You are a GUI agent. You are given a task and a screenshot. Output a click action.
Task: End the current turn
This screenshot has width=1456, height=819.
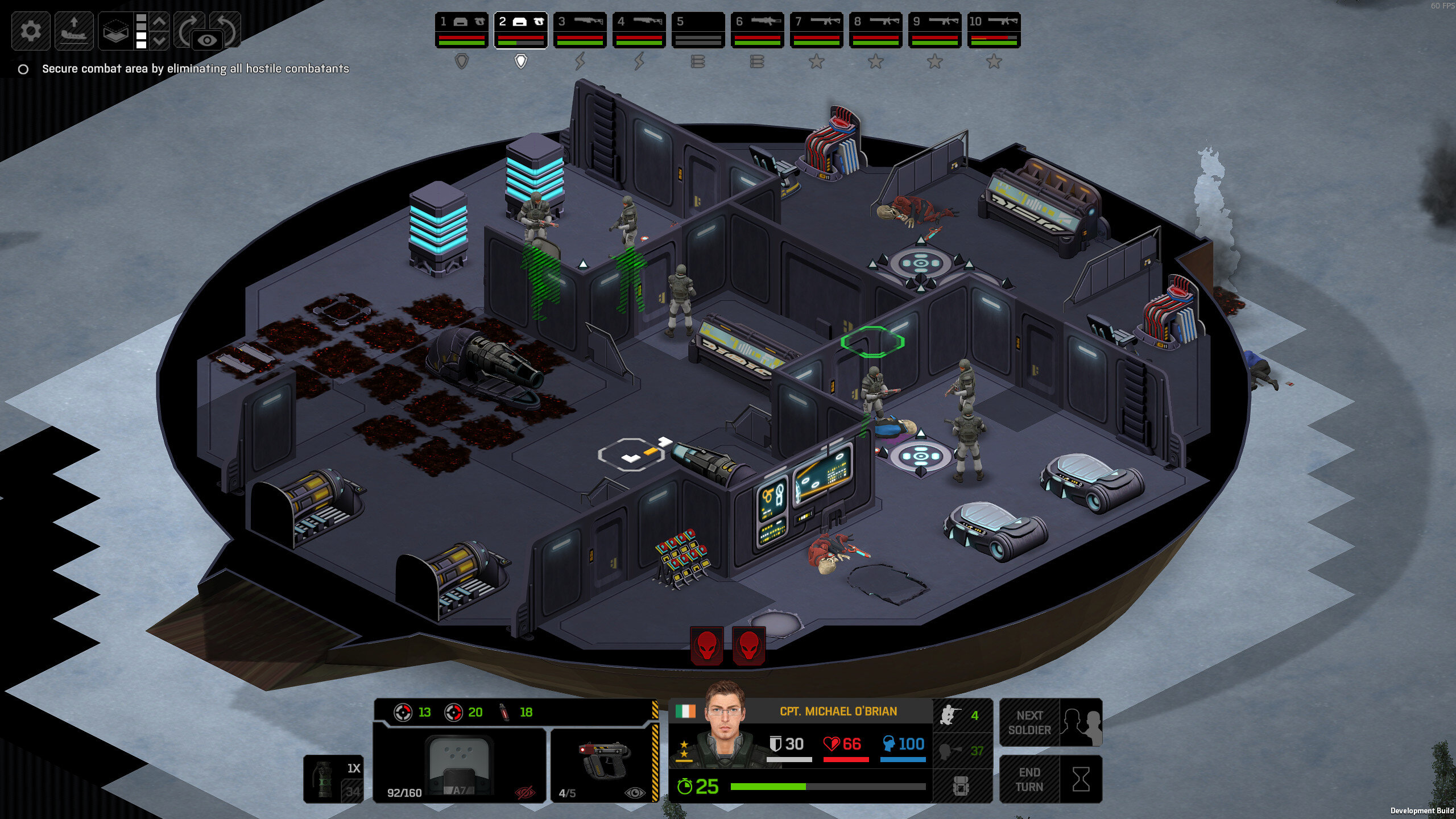click(x=1050, y=780)
